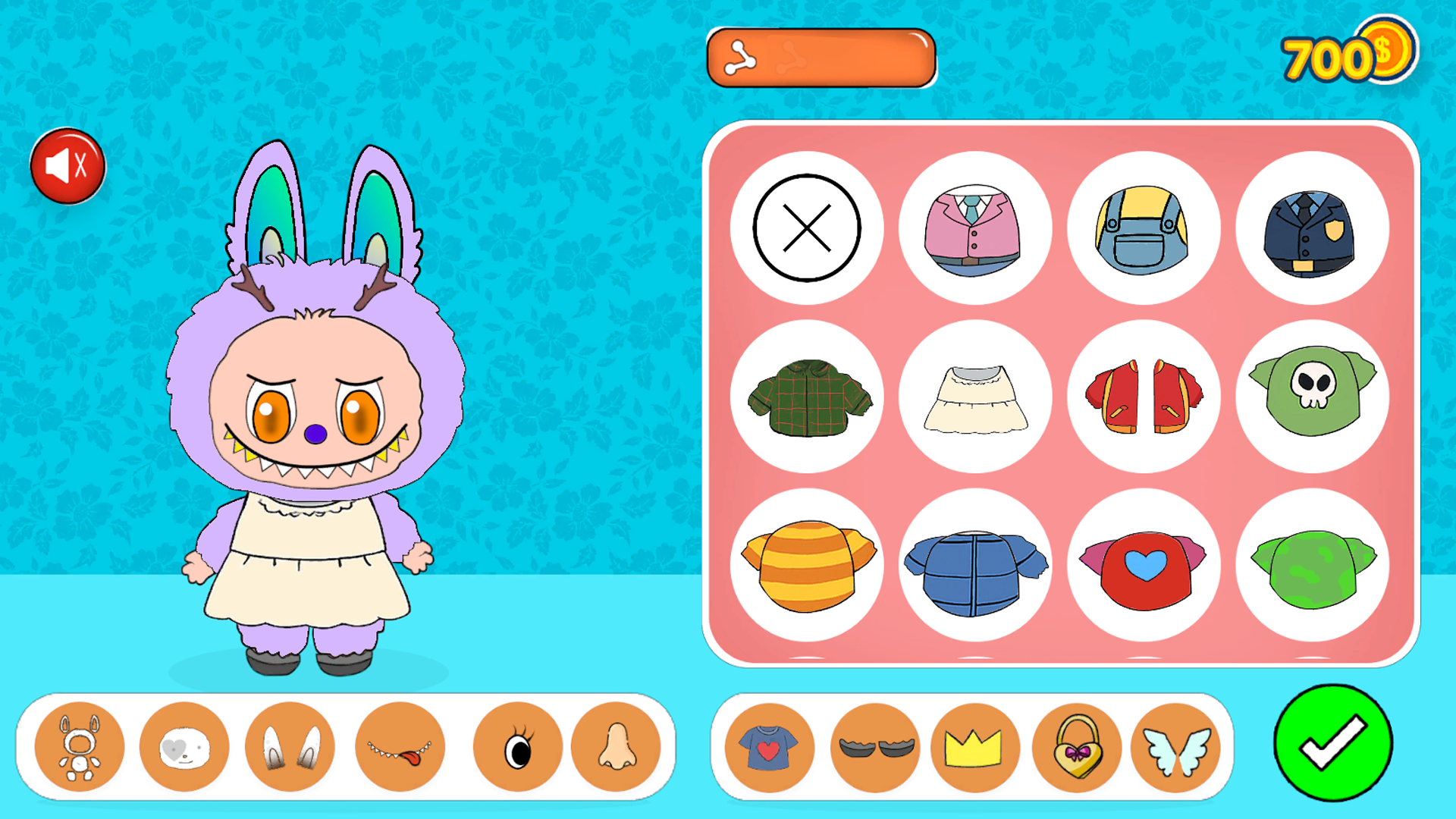
Task: Pick the green splotched shirt
Action: (1311, 564)
